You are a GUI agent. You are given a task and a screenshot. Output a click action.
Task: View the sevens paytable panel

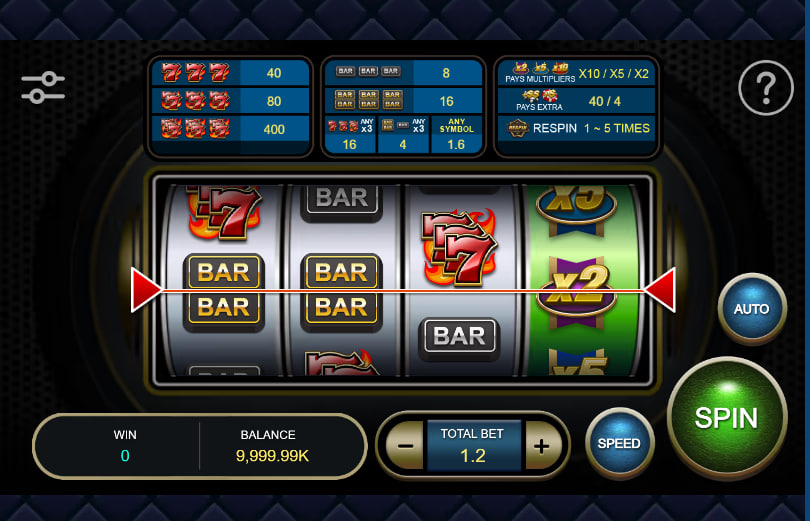pyautogui.click(x=232, y=106)
